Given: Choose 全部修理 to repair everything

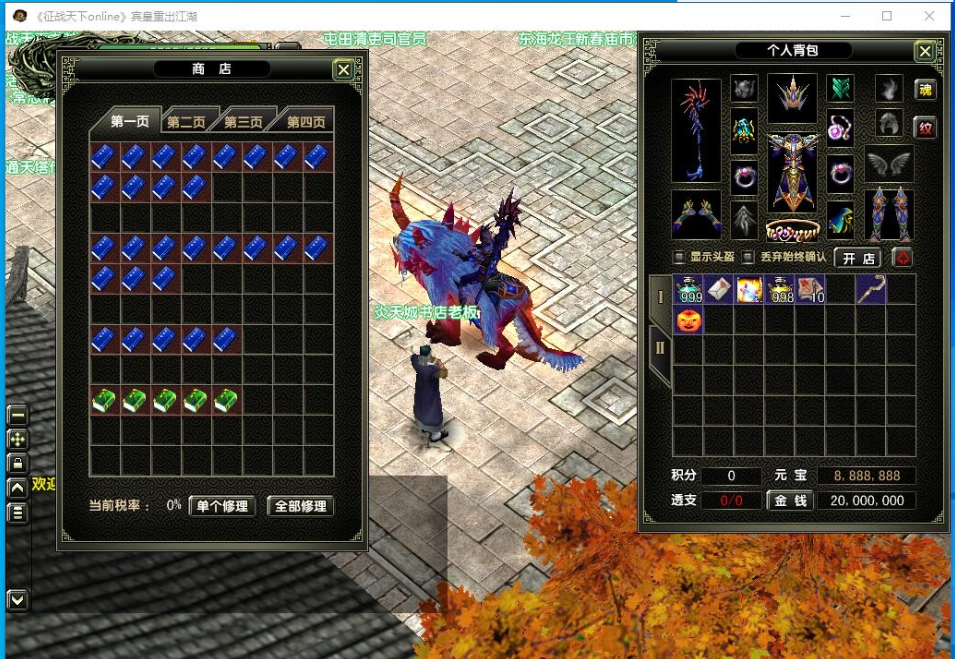Looking at the screenshot, I should [x=300, y=506].
